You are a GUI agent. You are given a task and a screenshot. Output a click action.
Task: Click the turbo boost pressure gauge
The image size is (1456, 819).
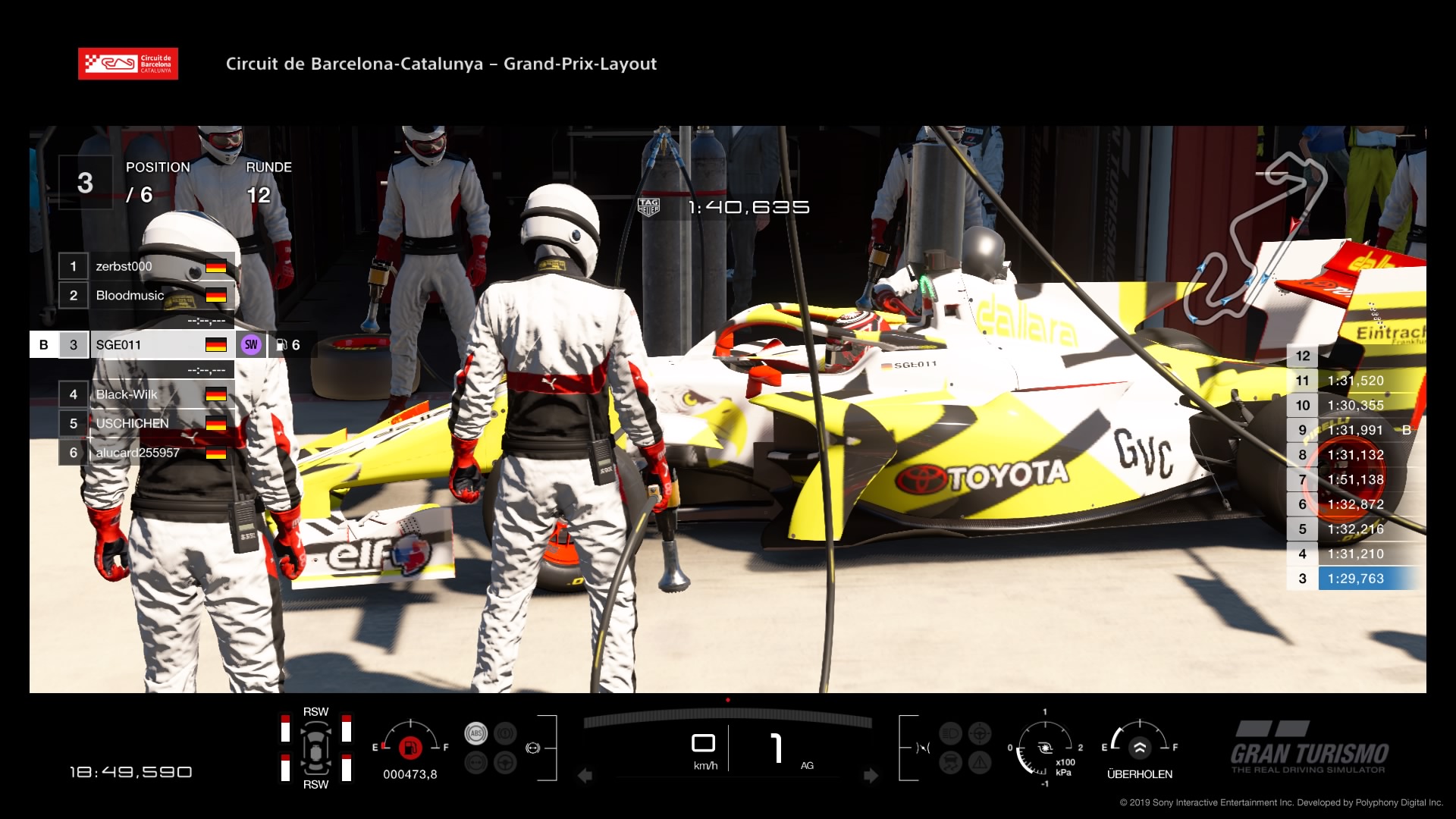[1045, 748]
